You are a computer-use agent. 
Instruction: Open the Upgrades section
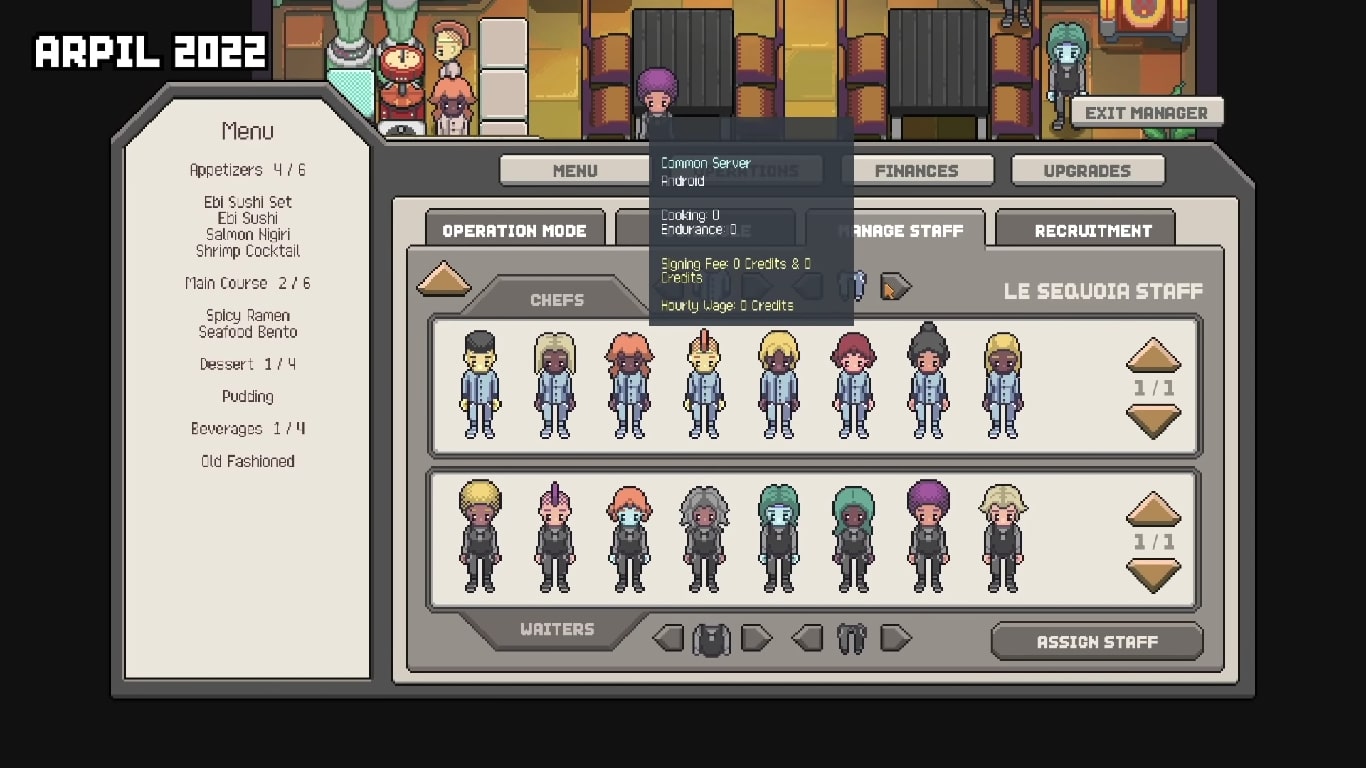[1088, 170]
